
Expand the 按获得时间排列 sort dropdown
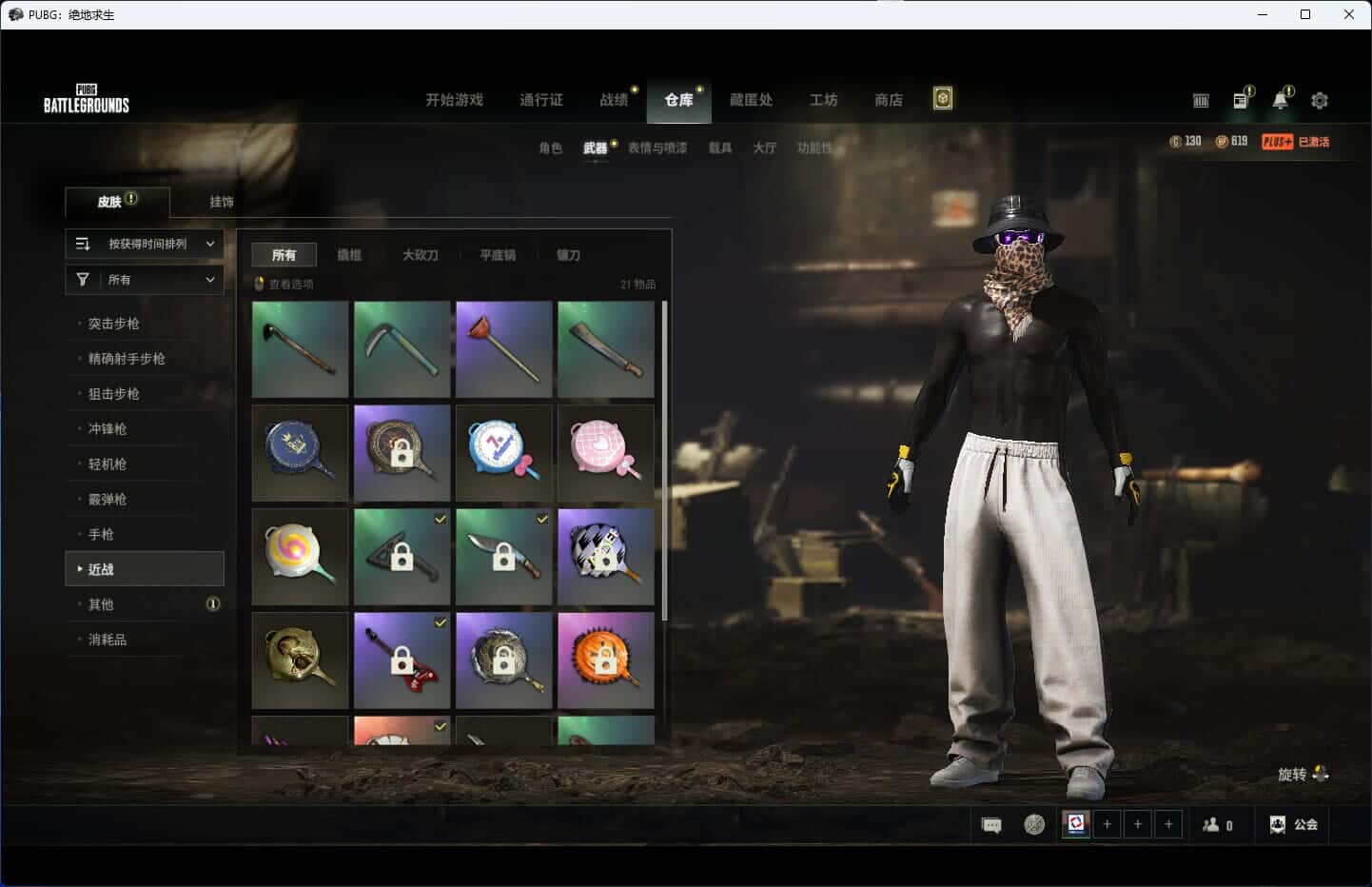[x=145, y=244]
